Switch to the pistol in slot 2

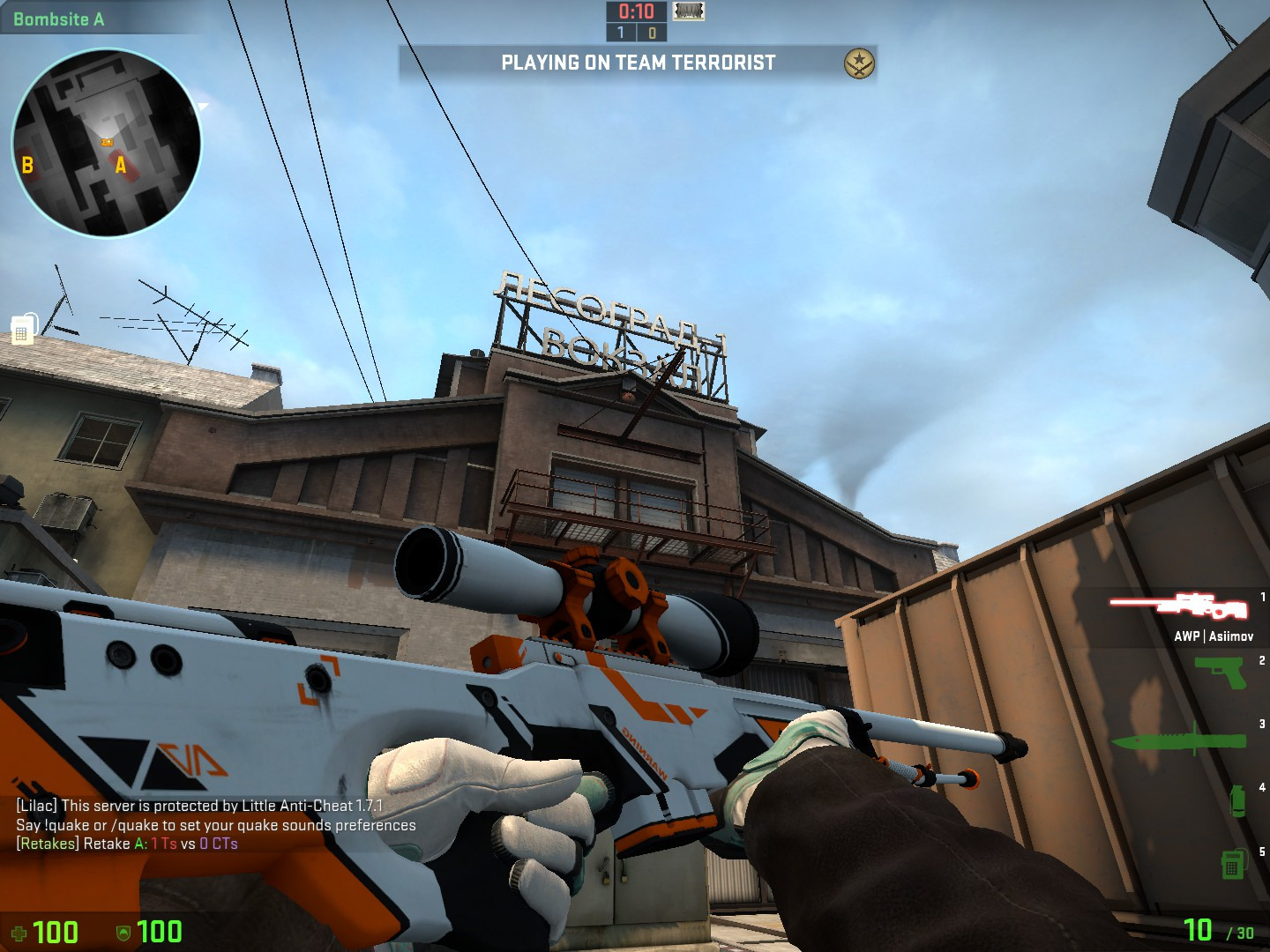tap(1220, 672)
